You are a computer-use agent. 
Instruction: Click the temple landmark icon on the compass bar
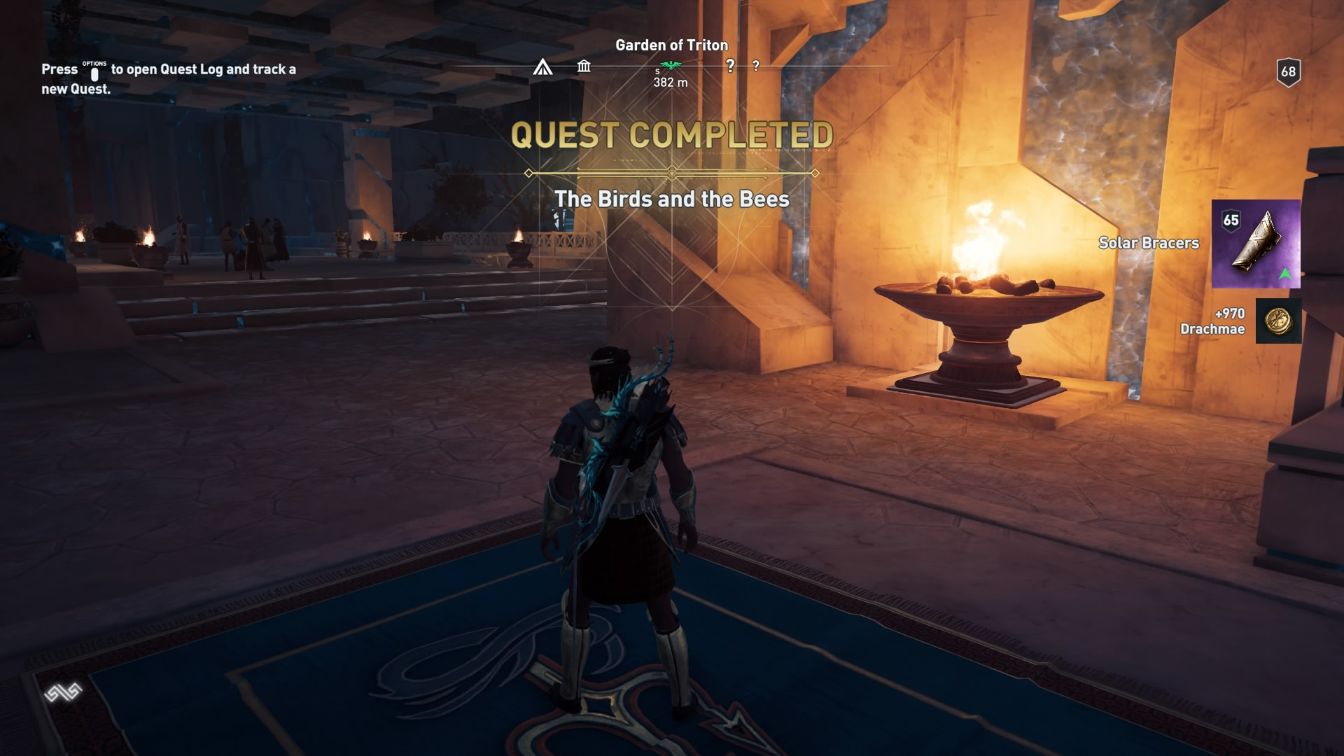click(x=583, y=66)
